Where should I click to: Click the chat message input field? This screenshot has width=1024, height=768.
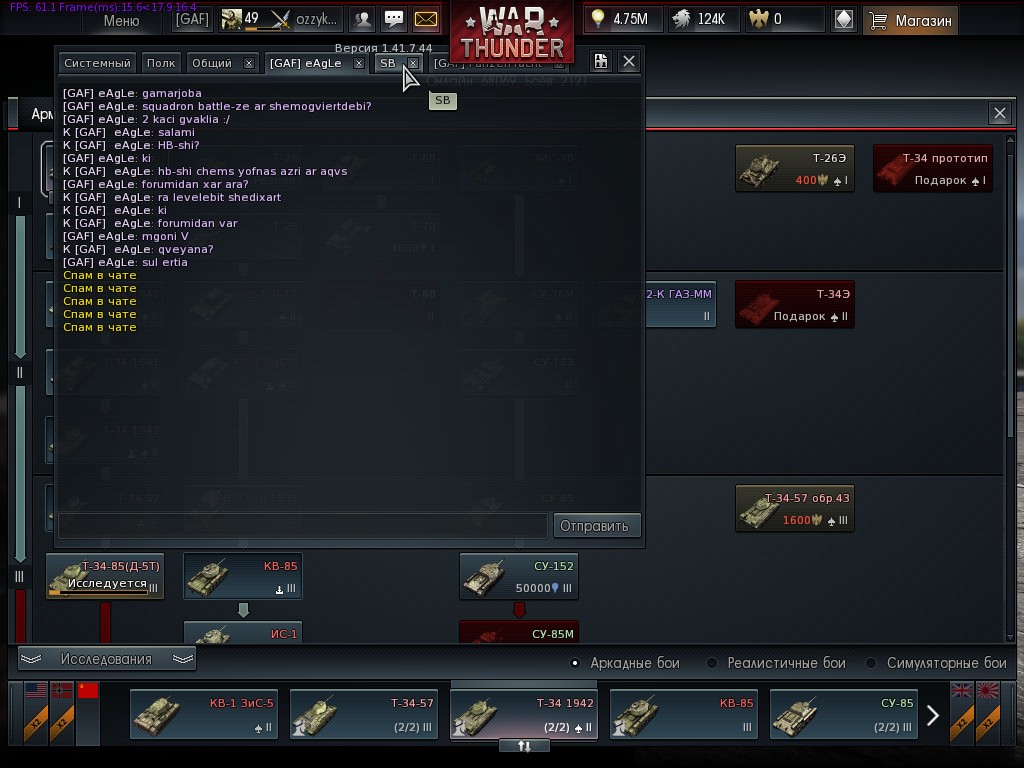[302, 525]
